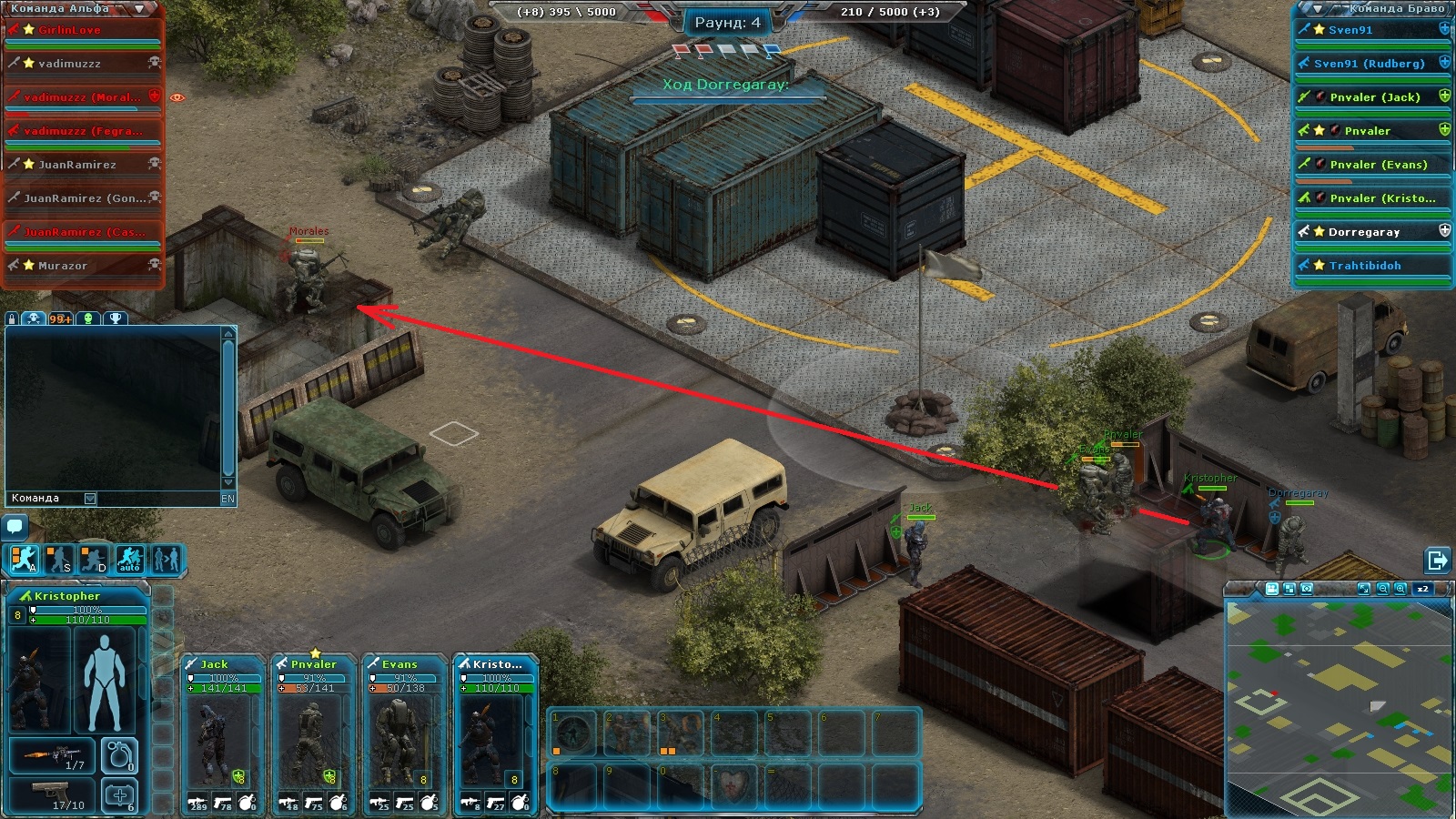Screen dimensions: 1456x819
Task: Open the Команда chat channel dropdown
Action: [90, 499]
